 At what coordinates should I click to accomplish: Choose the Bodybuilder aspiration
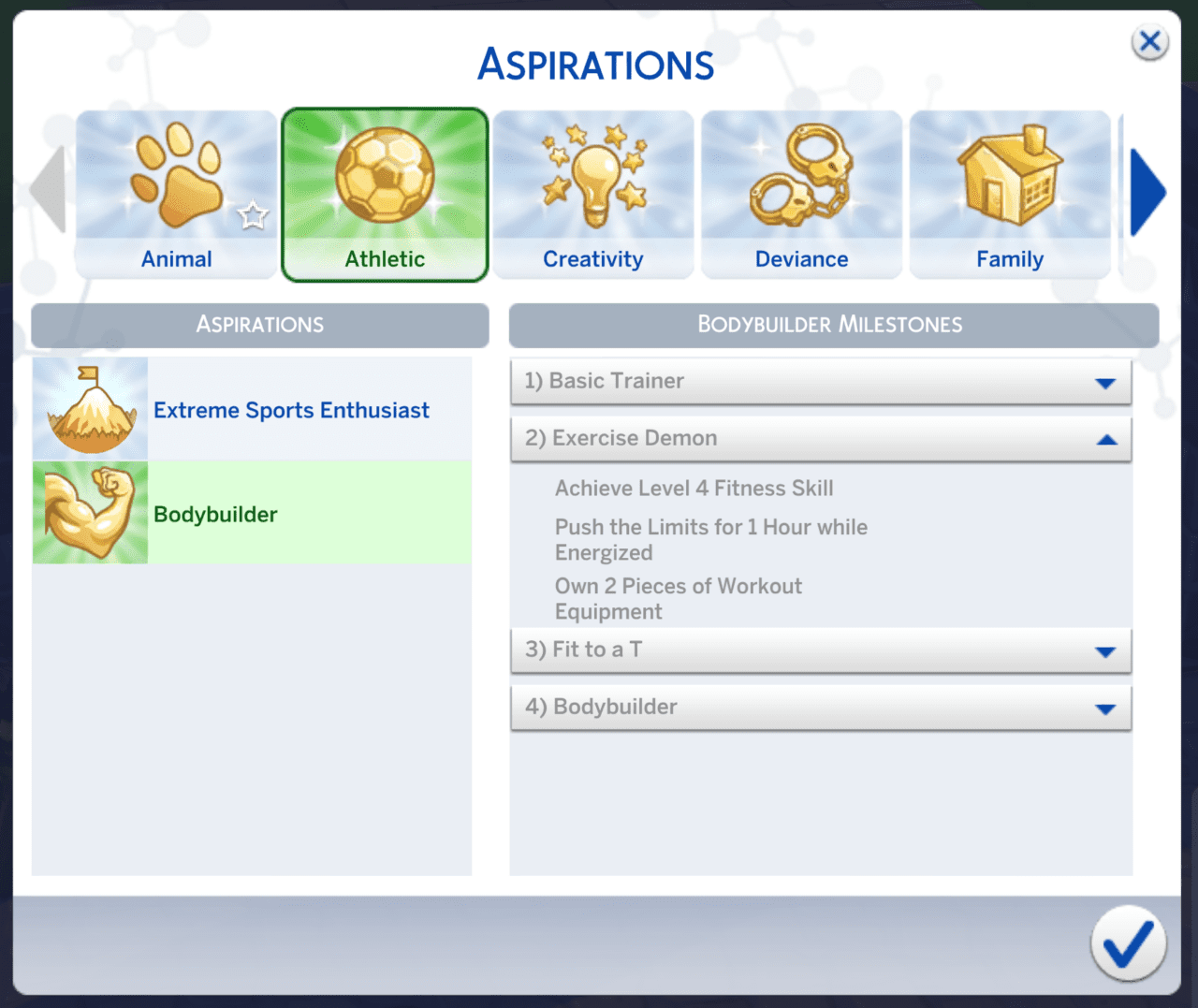click(x=215, y=514)
